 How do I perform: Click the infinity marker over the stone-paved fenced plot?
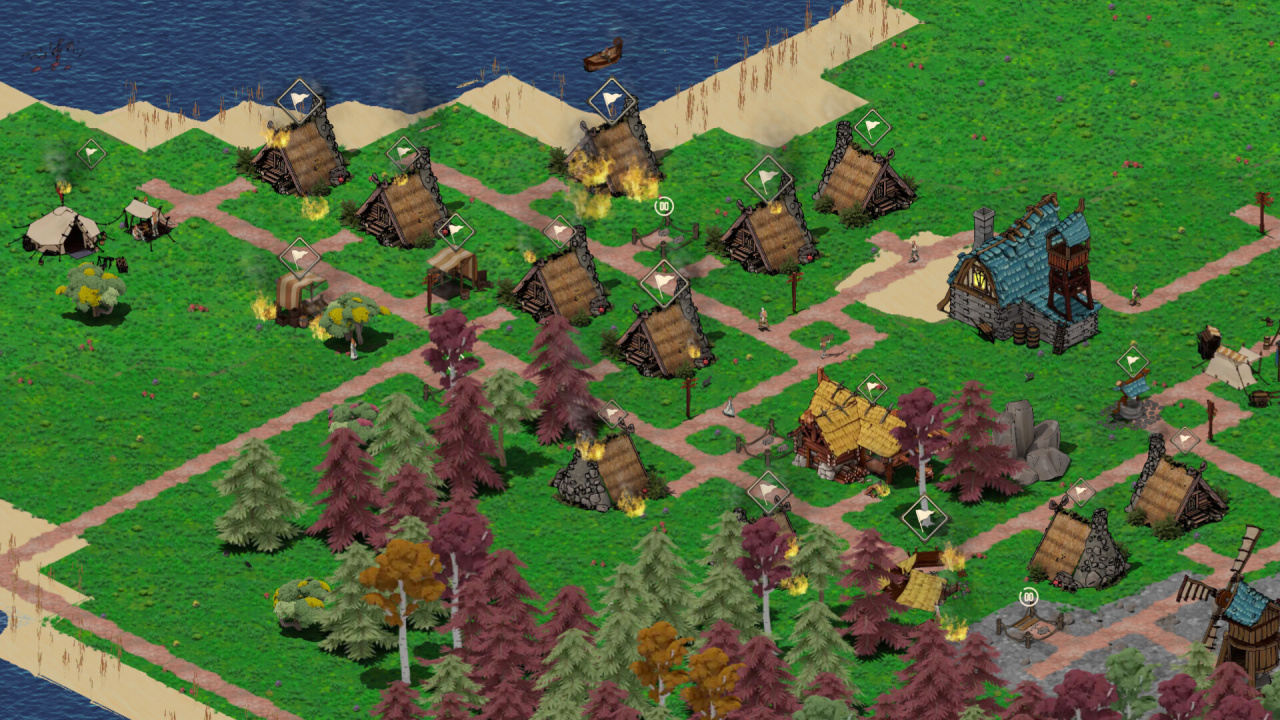pos(1028,598)
